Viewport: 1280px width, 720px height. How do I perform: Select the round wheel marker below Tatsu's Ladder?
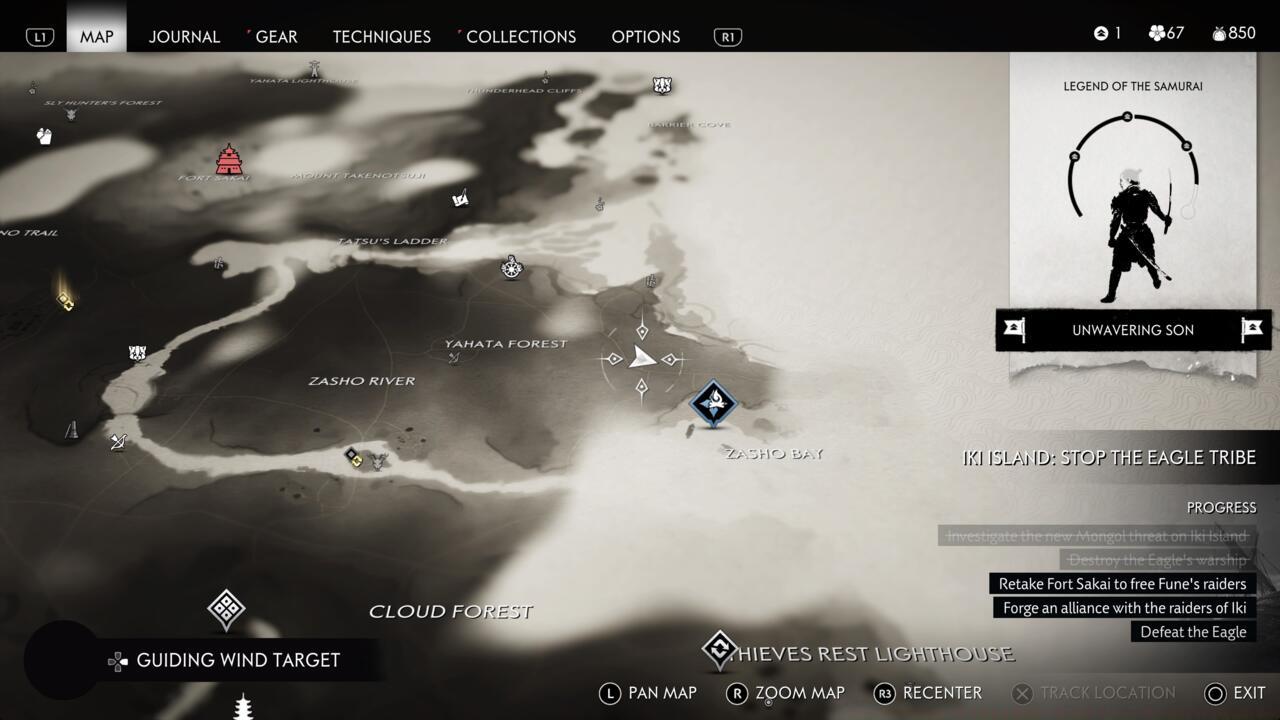(512, 267)
